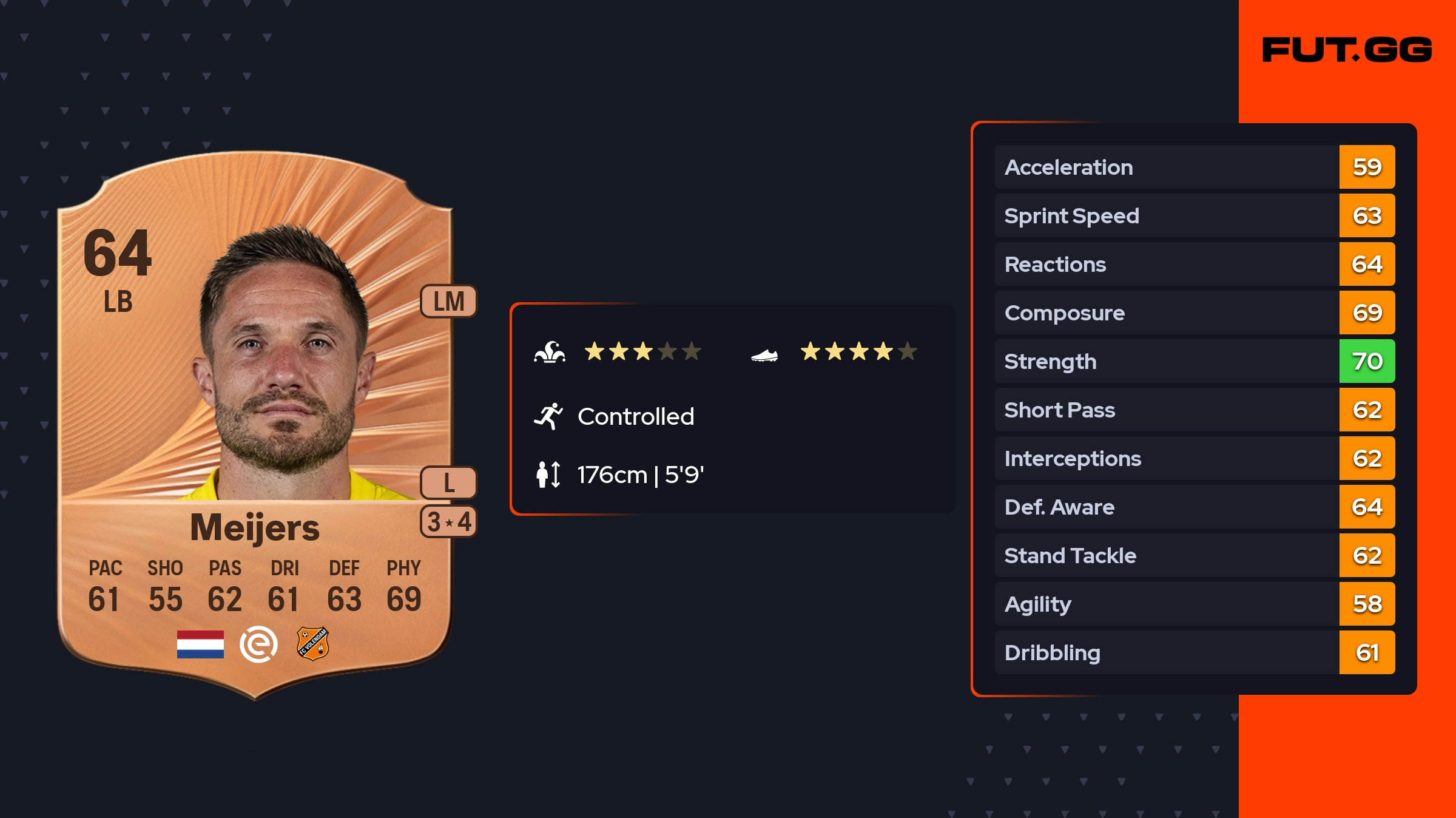Click the Stand Tackle stat row

point(1194,556)
